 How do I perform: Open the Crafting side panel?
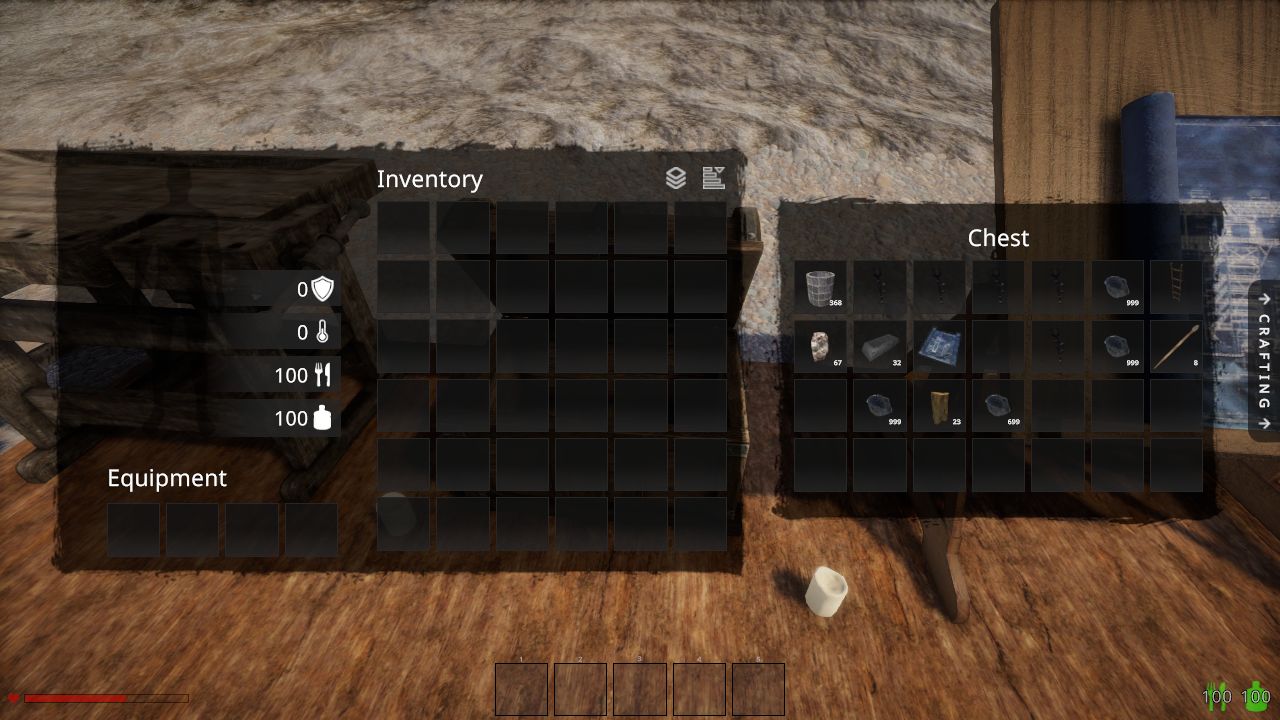(1265, 361)
